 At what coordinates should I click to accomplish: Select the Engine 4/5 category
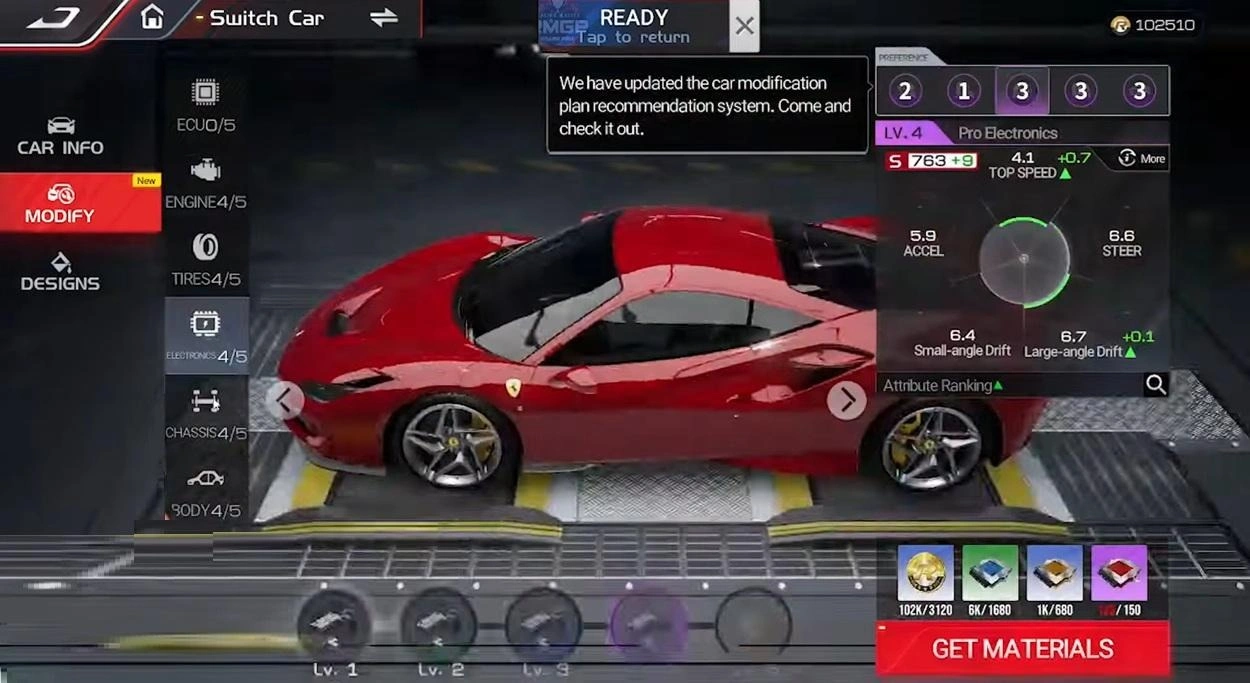click(206, 183)
